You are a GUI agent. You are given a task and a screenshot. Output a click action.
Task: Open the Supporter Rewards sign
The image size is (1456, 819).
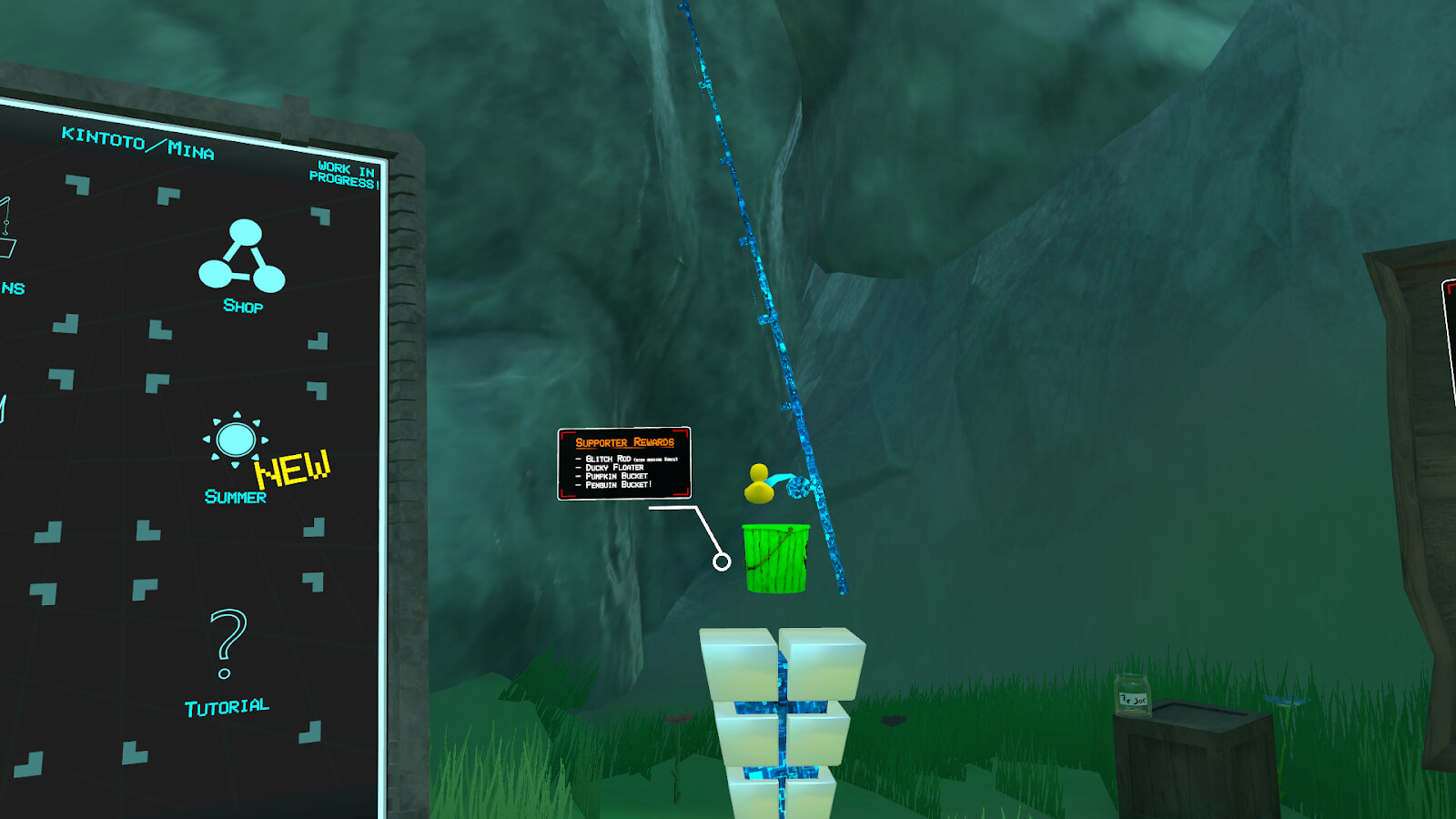click(x=623, y=443)
